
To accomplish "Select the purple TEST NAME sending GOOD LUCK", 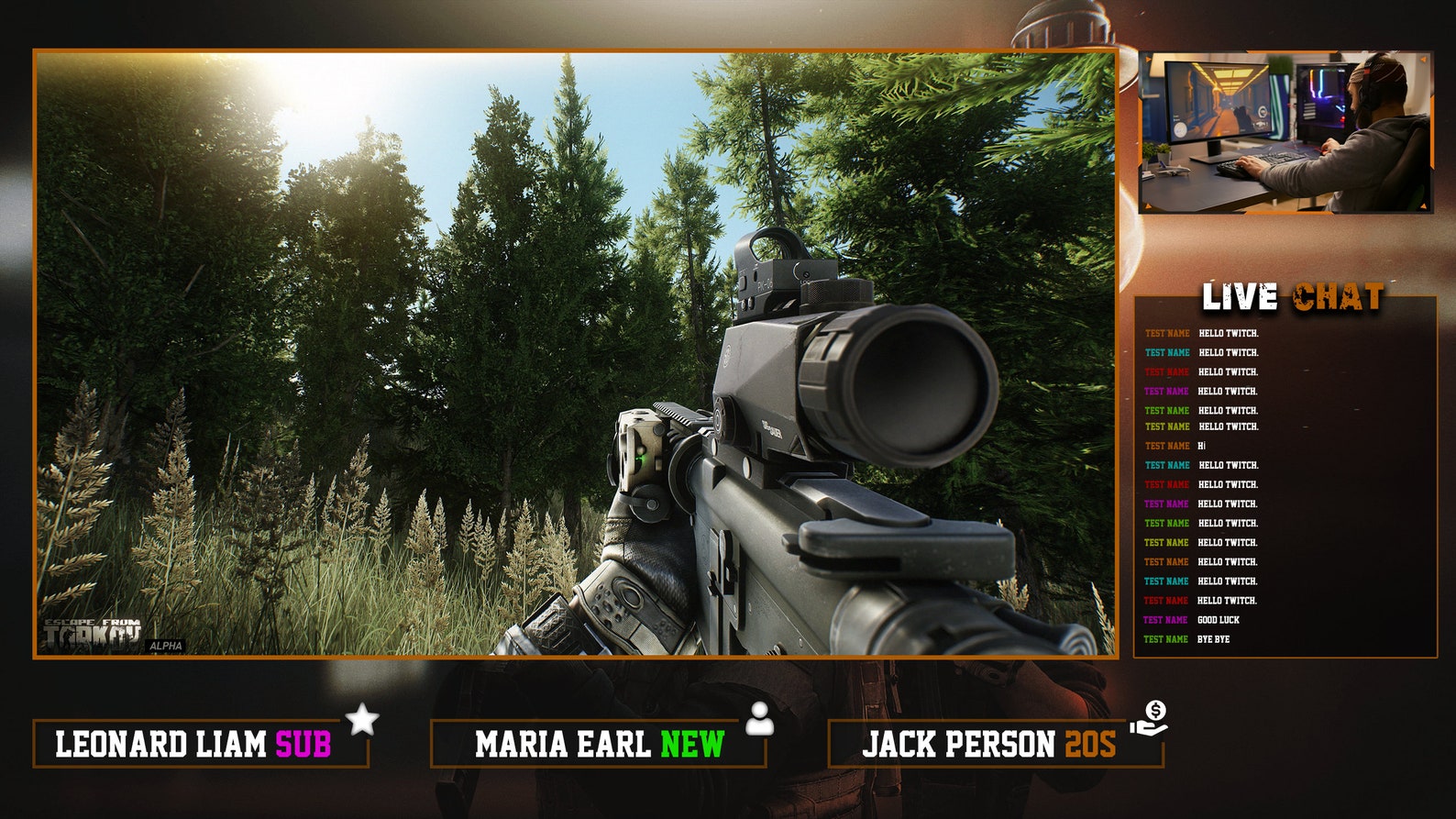I will coord(1165,620).
